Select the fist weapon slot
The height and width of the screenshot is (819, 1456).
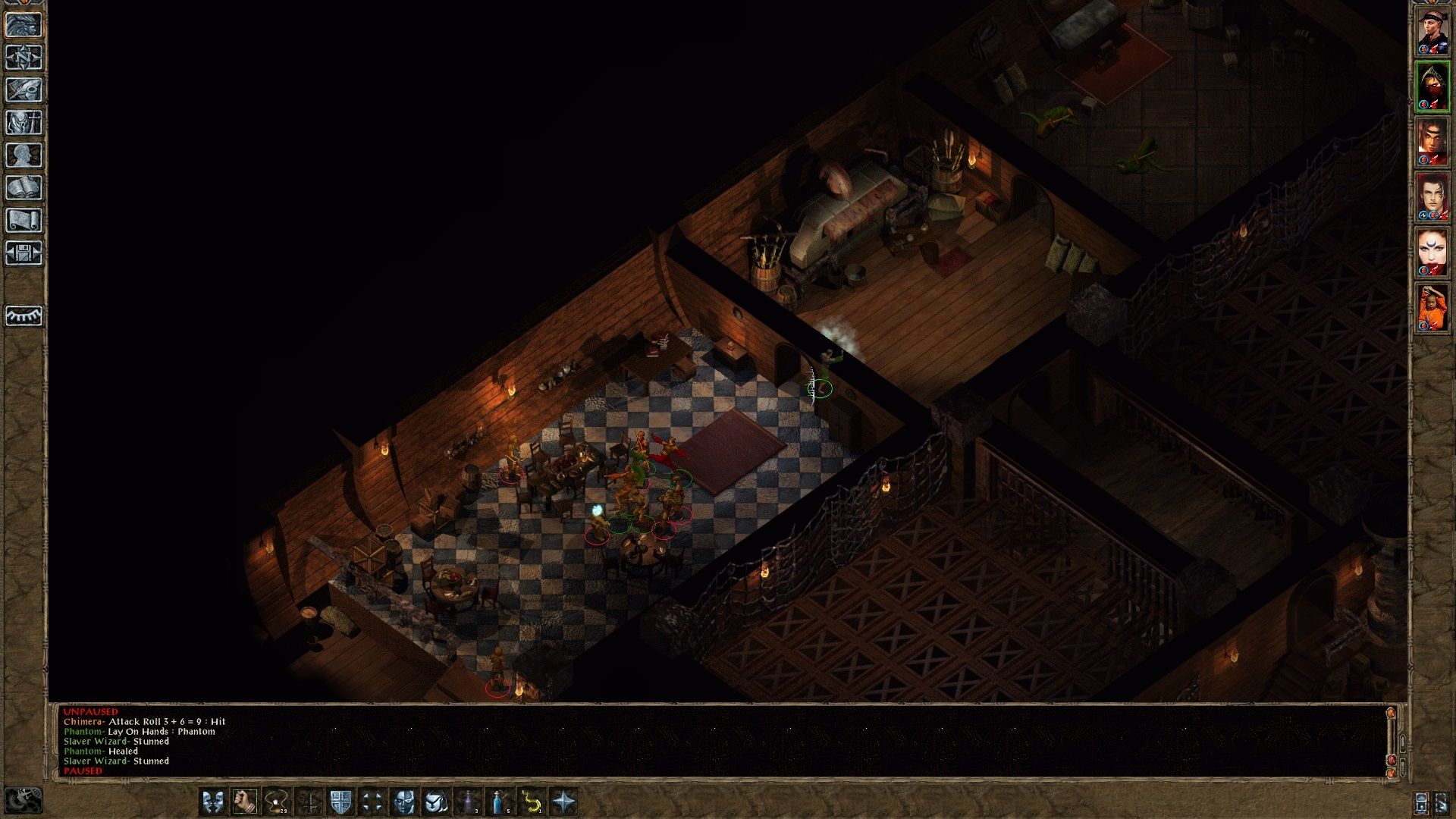[245, 802]
